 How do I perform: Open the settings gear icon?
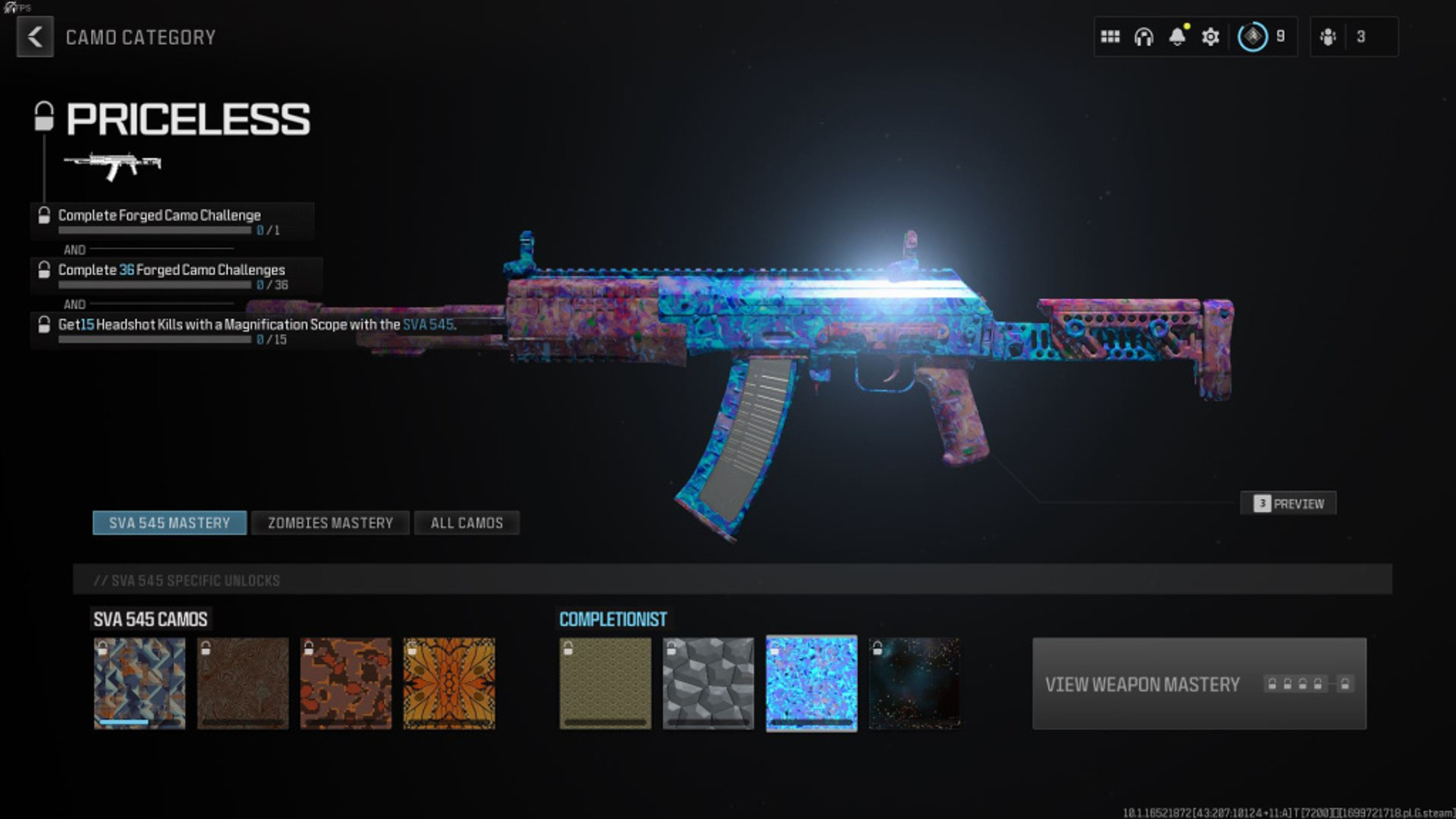pos(1210,37)
